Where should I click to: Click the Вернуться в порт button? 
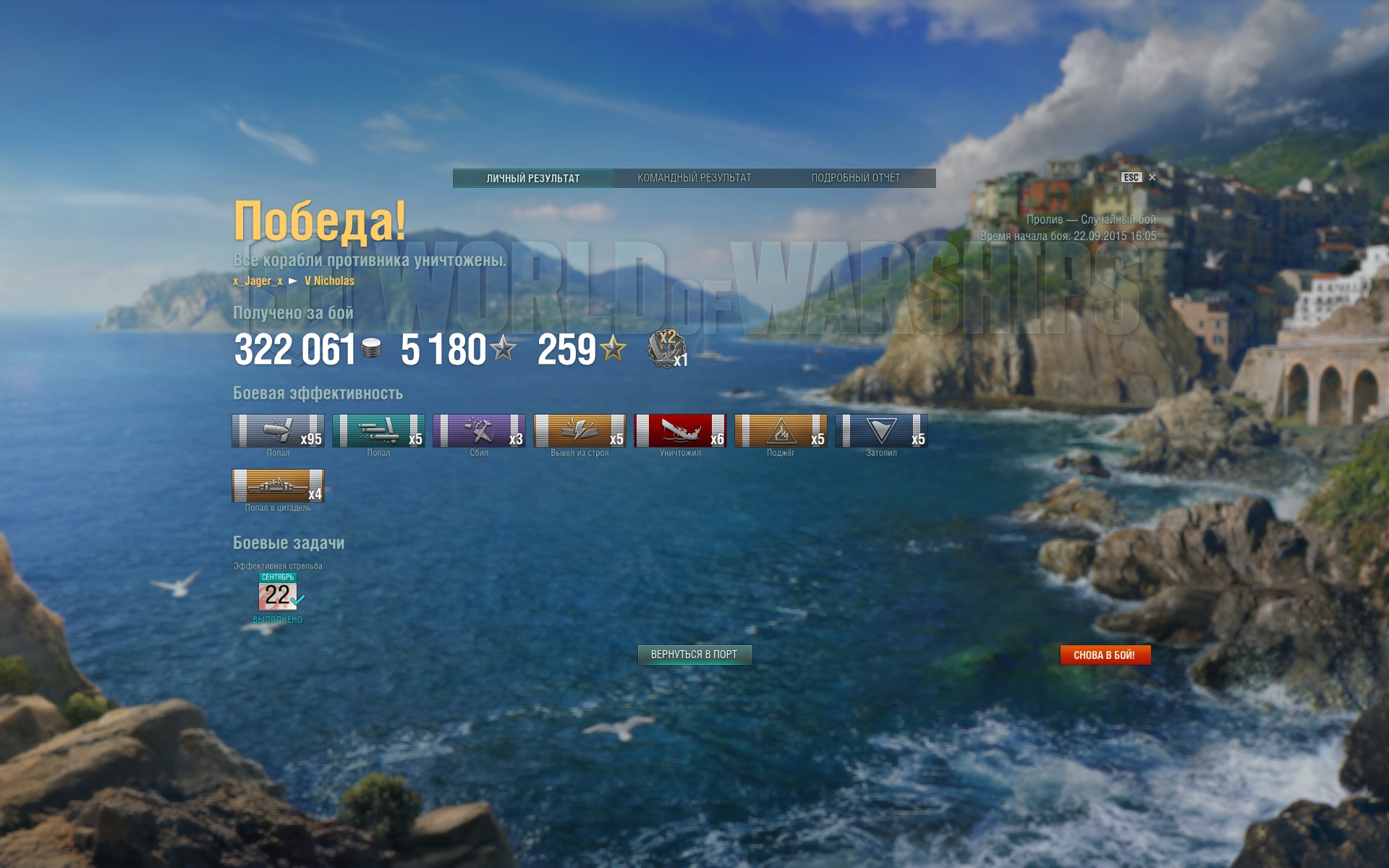[x=694, y=655]
